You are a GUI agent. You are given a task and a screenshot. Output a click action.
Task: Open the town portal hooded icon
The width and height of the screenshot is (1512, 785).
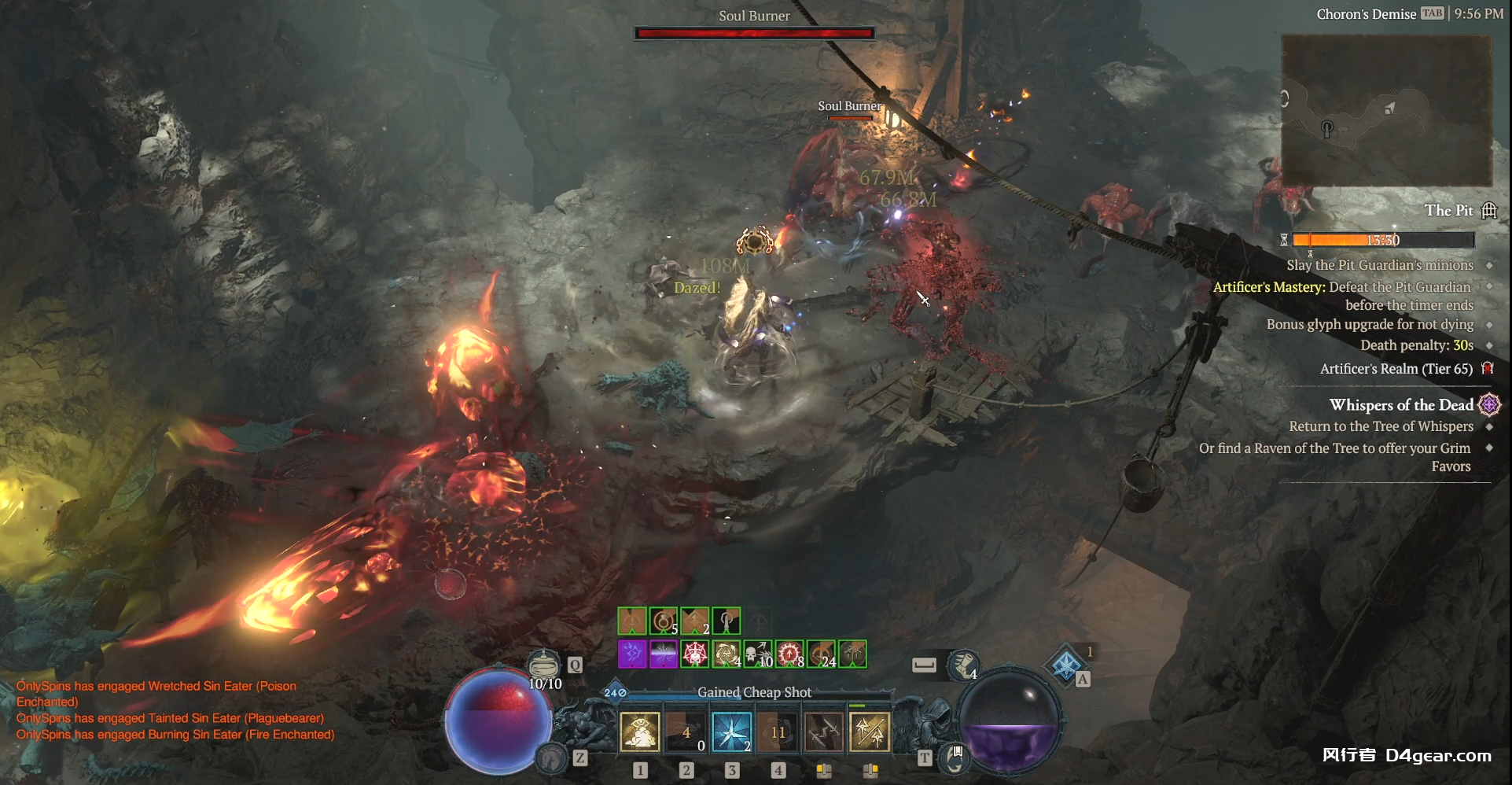coord(954,757)
